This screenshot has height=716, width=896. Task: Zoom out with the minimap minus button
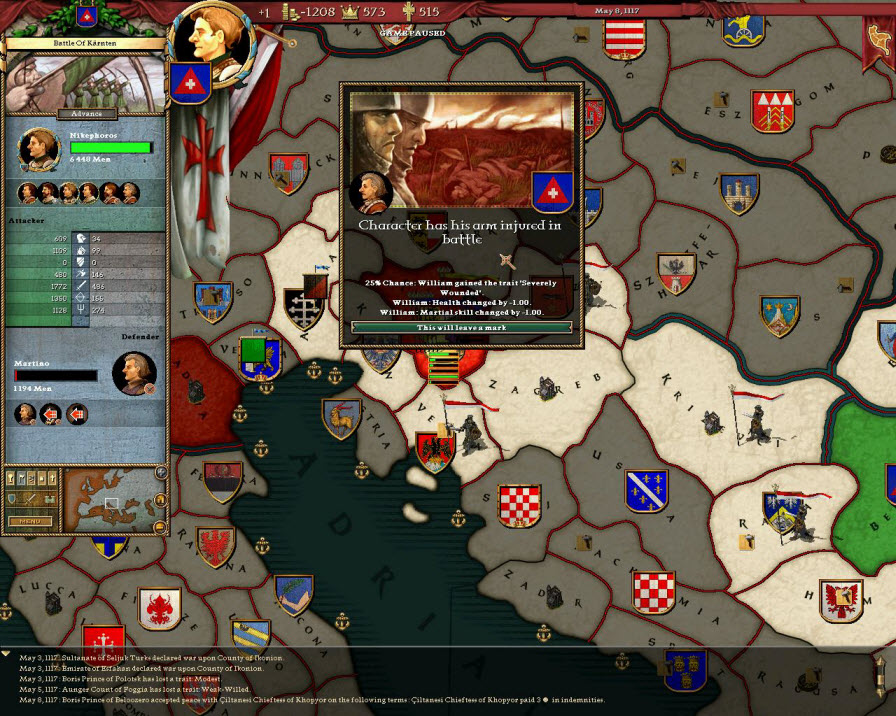coord(160,526)
